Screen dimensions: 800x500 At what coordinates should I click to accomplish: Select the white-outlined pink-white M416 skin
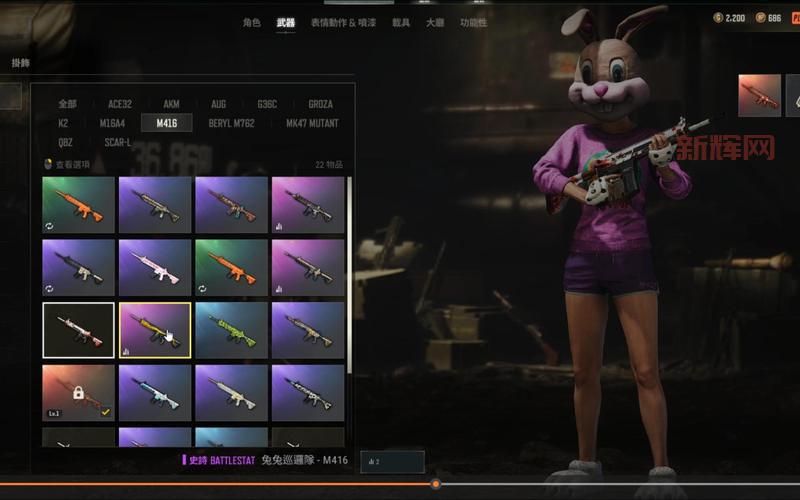click(x=79, y=330)
